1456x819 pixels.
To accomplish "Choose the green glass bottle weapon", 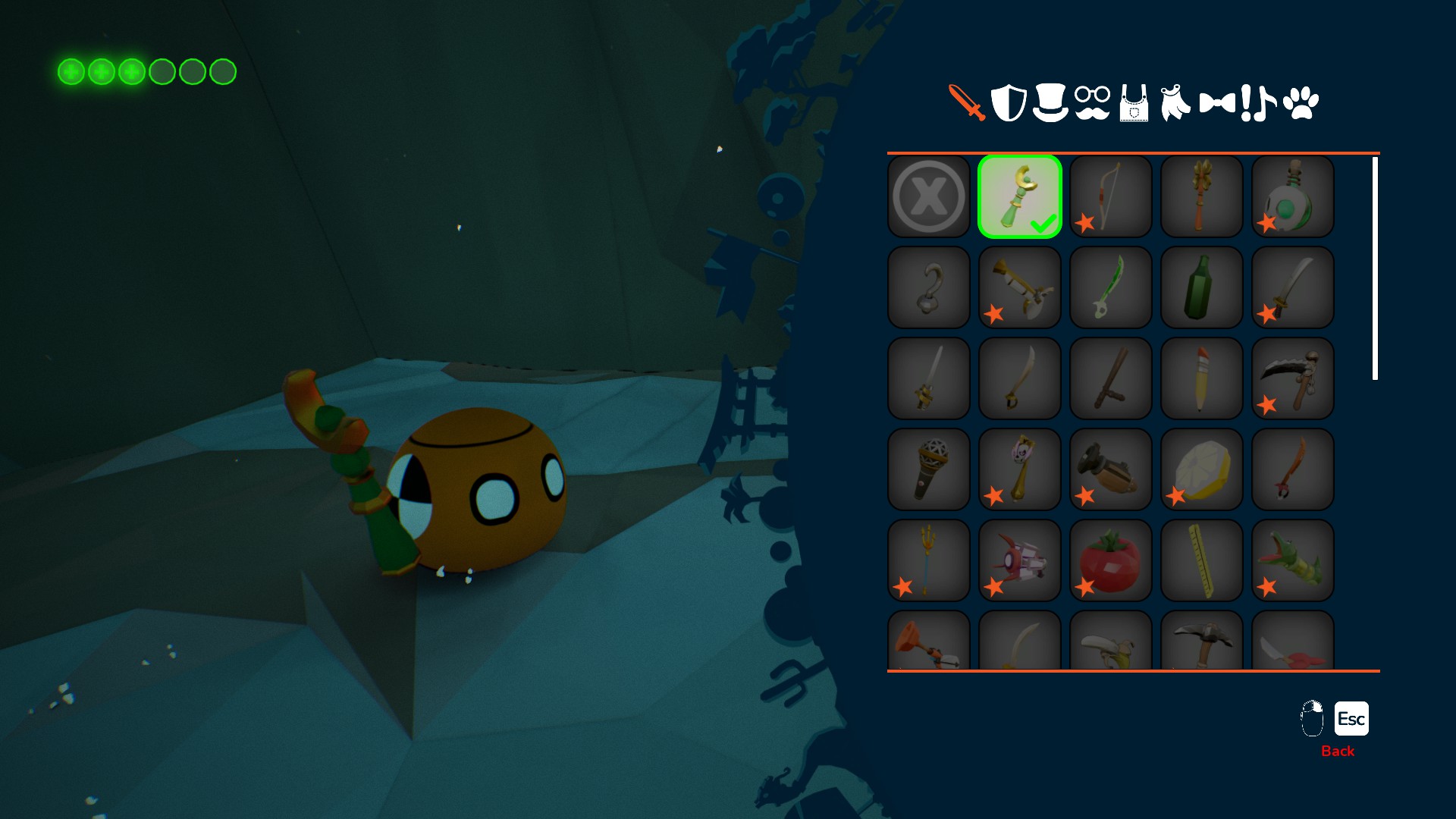I will pyautogui.click(x=1202, y=287).
